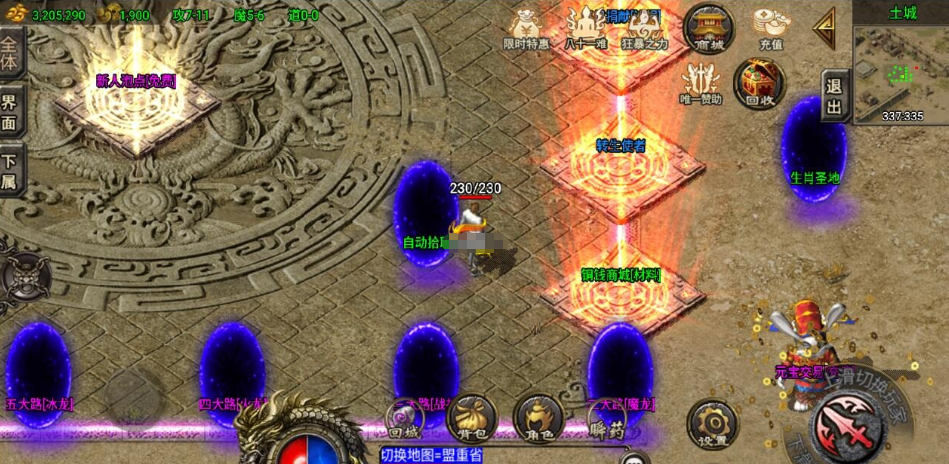Open the 背包 backpack
This screenshot has width=949, height=464.
point(471,419)
